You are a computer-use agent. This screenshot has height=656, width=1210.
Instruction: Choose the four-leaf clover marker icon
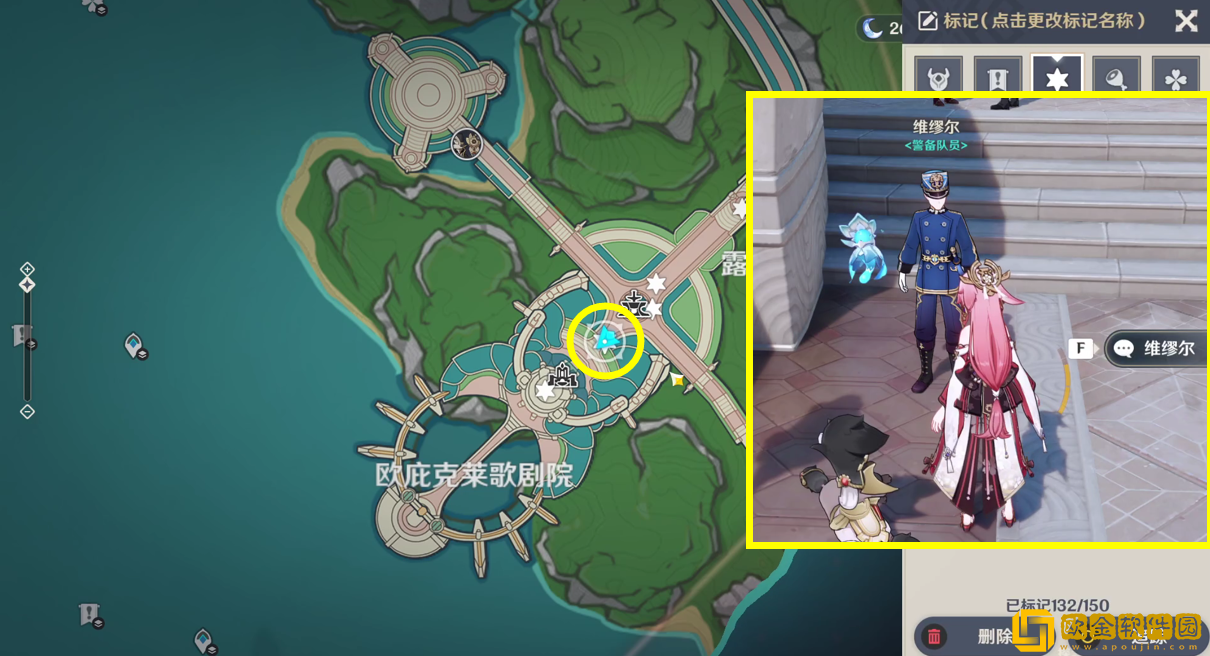click(1175, 76)
